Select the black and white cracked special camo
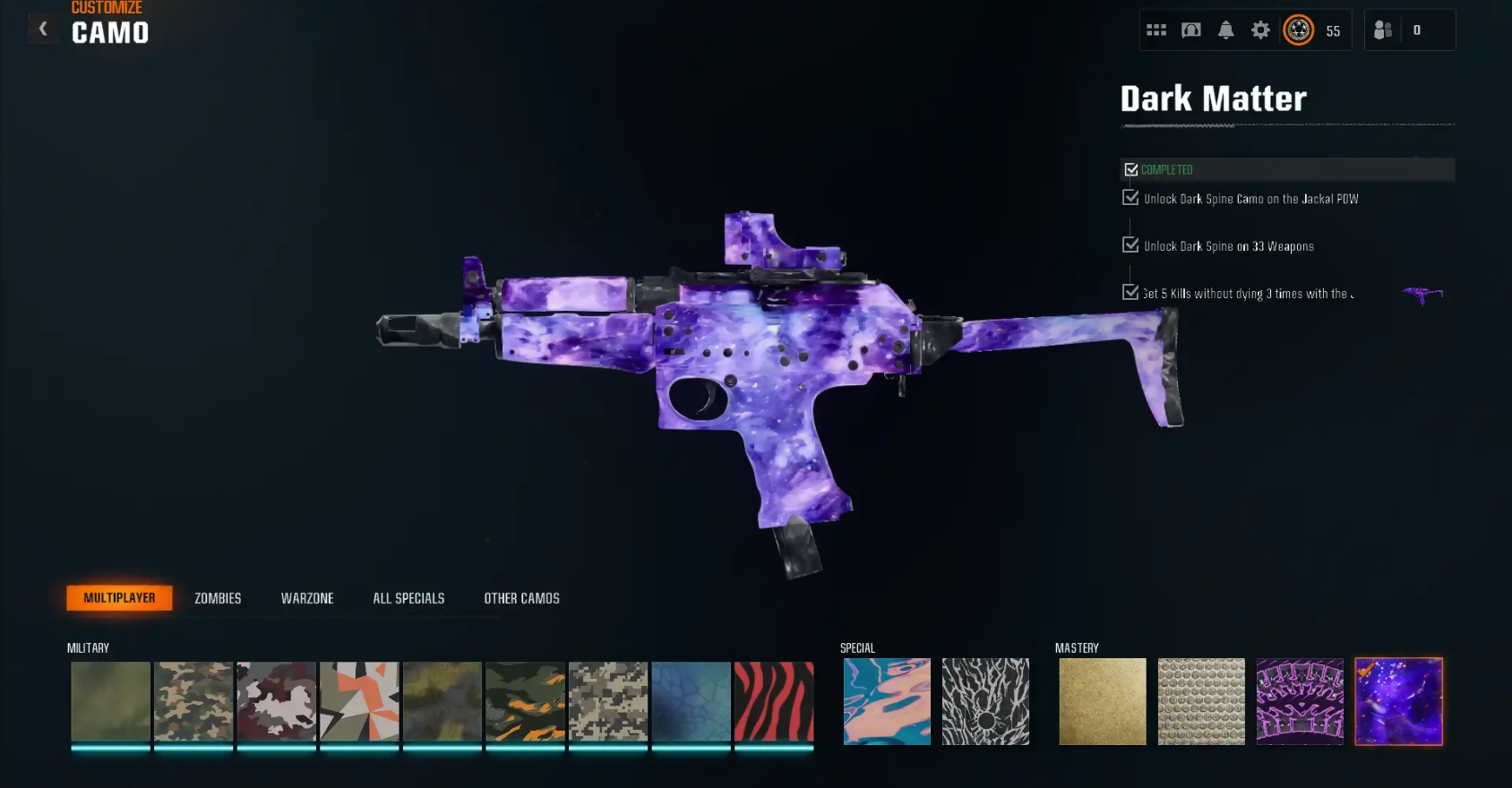The height and width of the screenshot is (788, 1512). coord(985,701)
